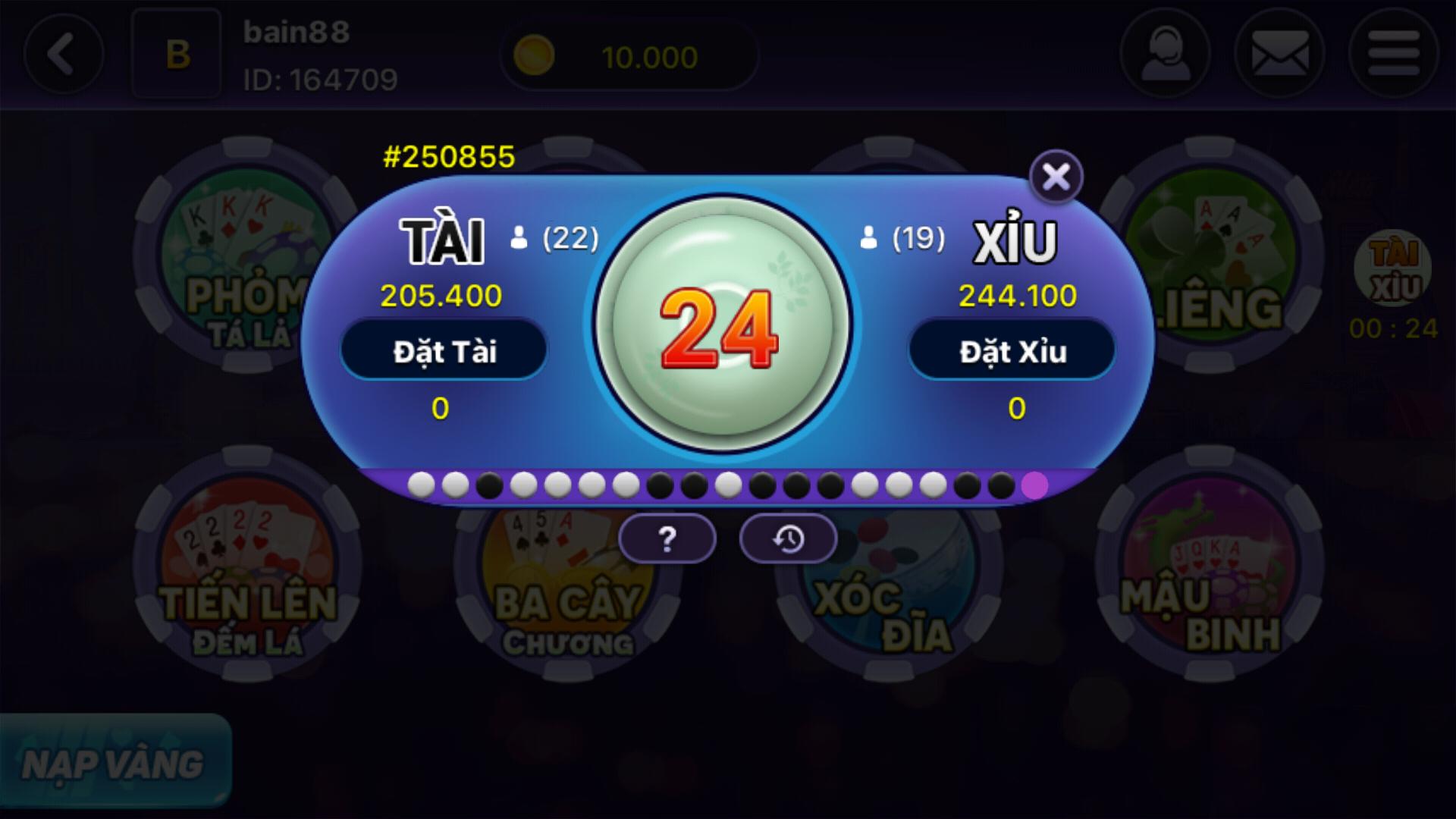
Task: Tap the gold coin balance display
Action: [628, 55]
